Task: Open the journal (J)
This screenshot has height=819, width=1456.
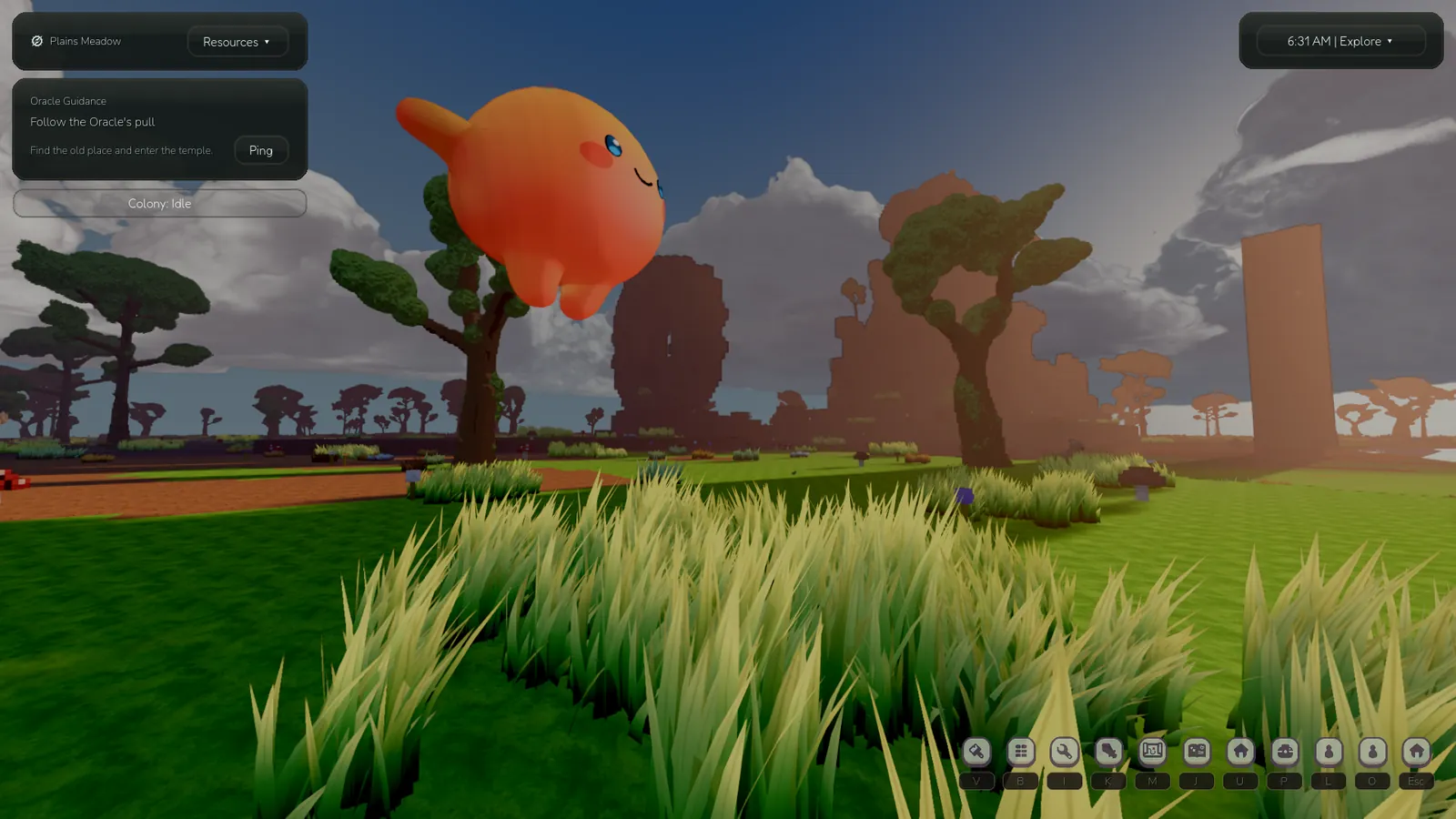Action: coord(1196,752)
